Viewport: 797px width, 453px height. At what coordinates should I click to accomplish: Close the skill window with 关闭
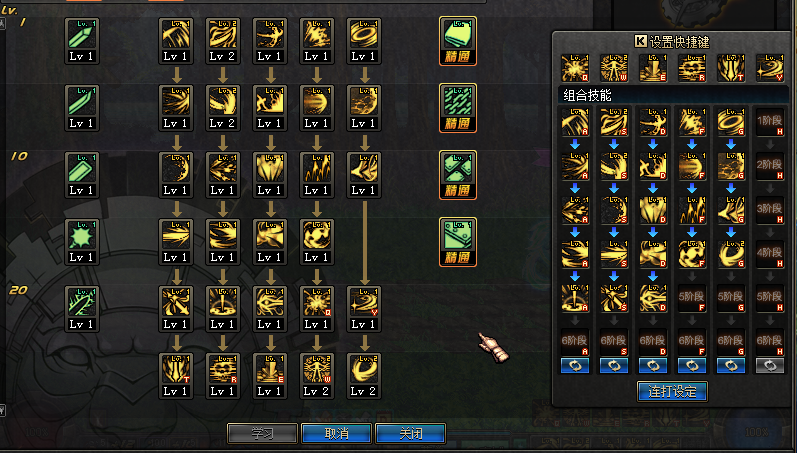[x=410, y=433]
